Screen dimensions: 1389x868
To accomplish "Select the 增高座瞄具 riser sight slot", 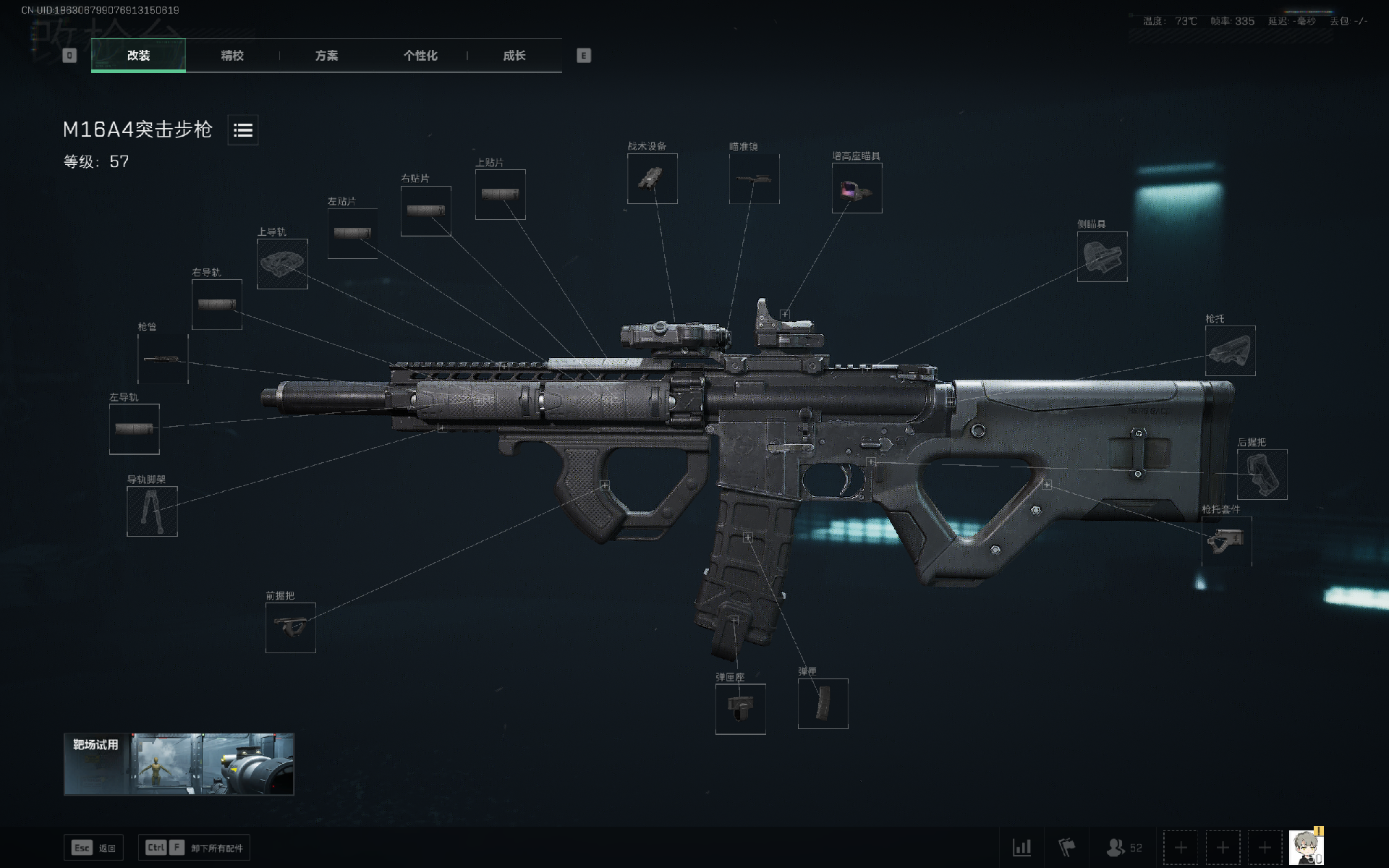I will coord(857,189).
